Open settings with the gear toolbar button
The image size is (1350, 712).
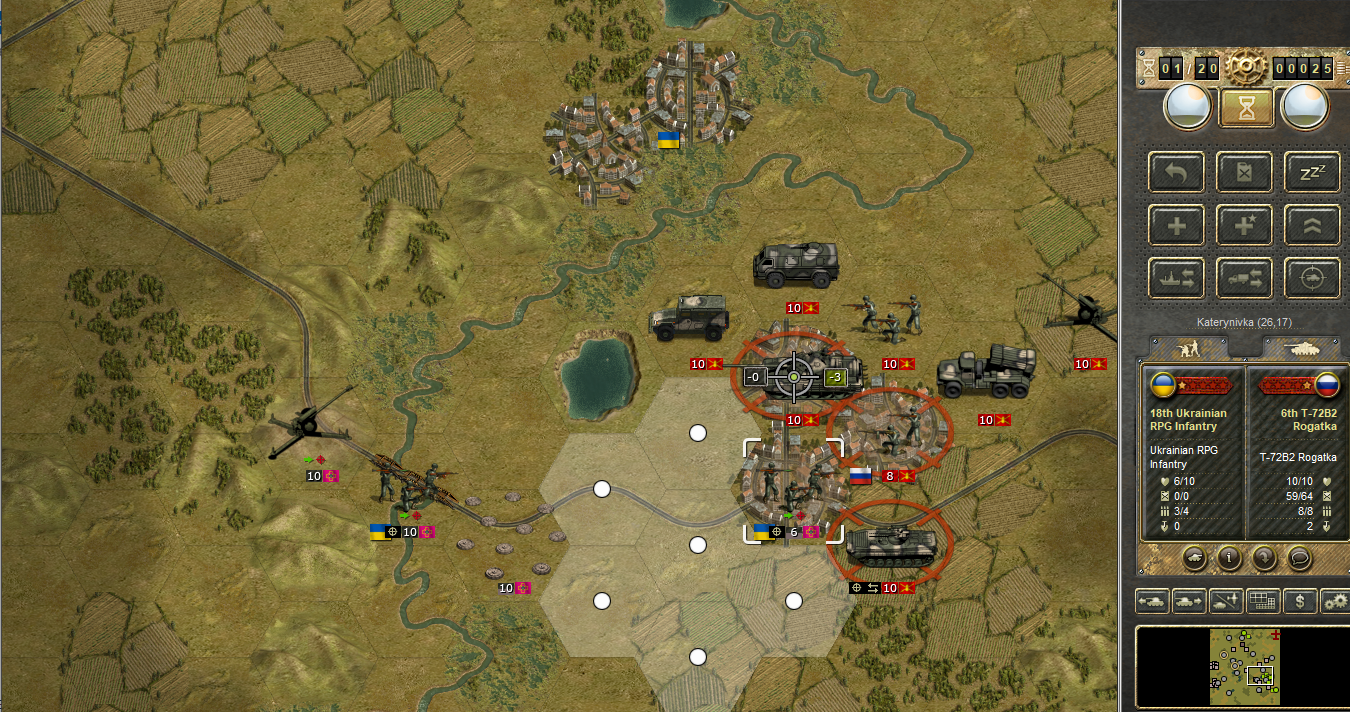(x=1335, y=601)
